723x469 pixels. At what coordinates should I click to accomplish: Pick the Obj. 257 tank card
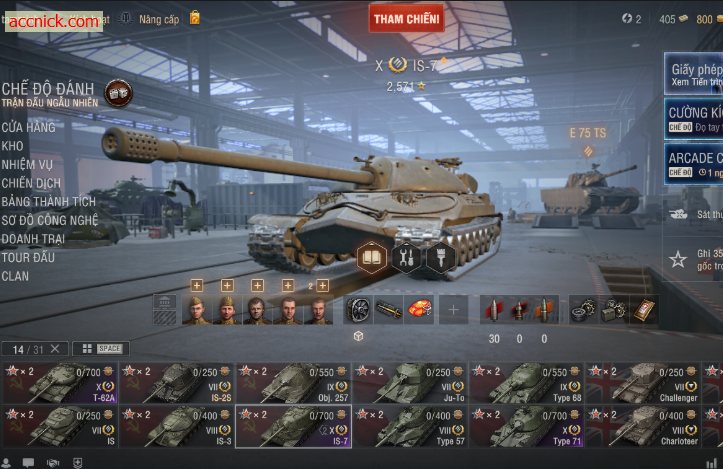pyautogui.click(x=293, y=383)
